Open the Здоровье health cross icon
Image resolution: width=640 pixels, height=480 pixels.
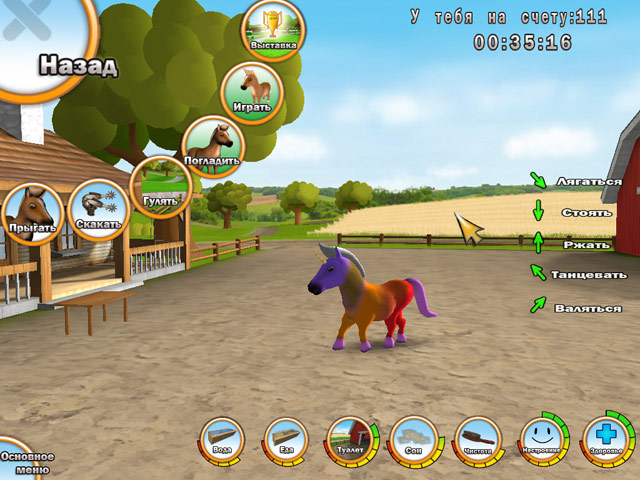(x=607, y=440)
